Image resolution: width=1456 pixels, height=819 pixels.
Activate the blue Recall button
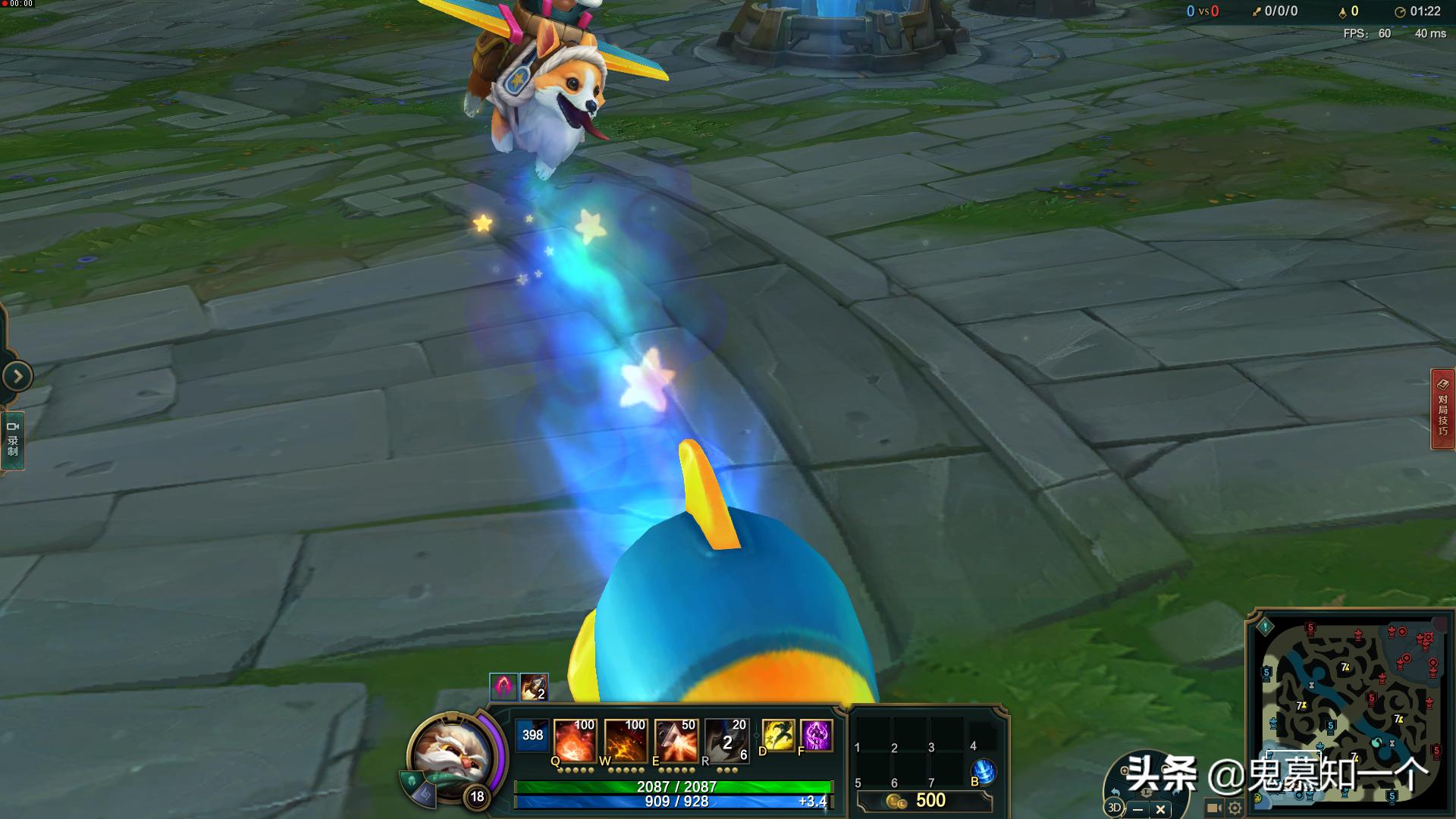[x=984, y=771]
